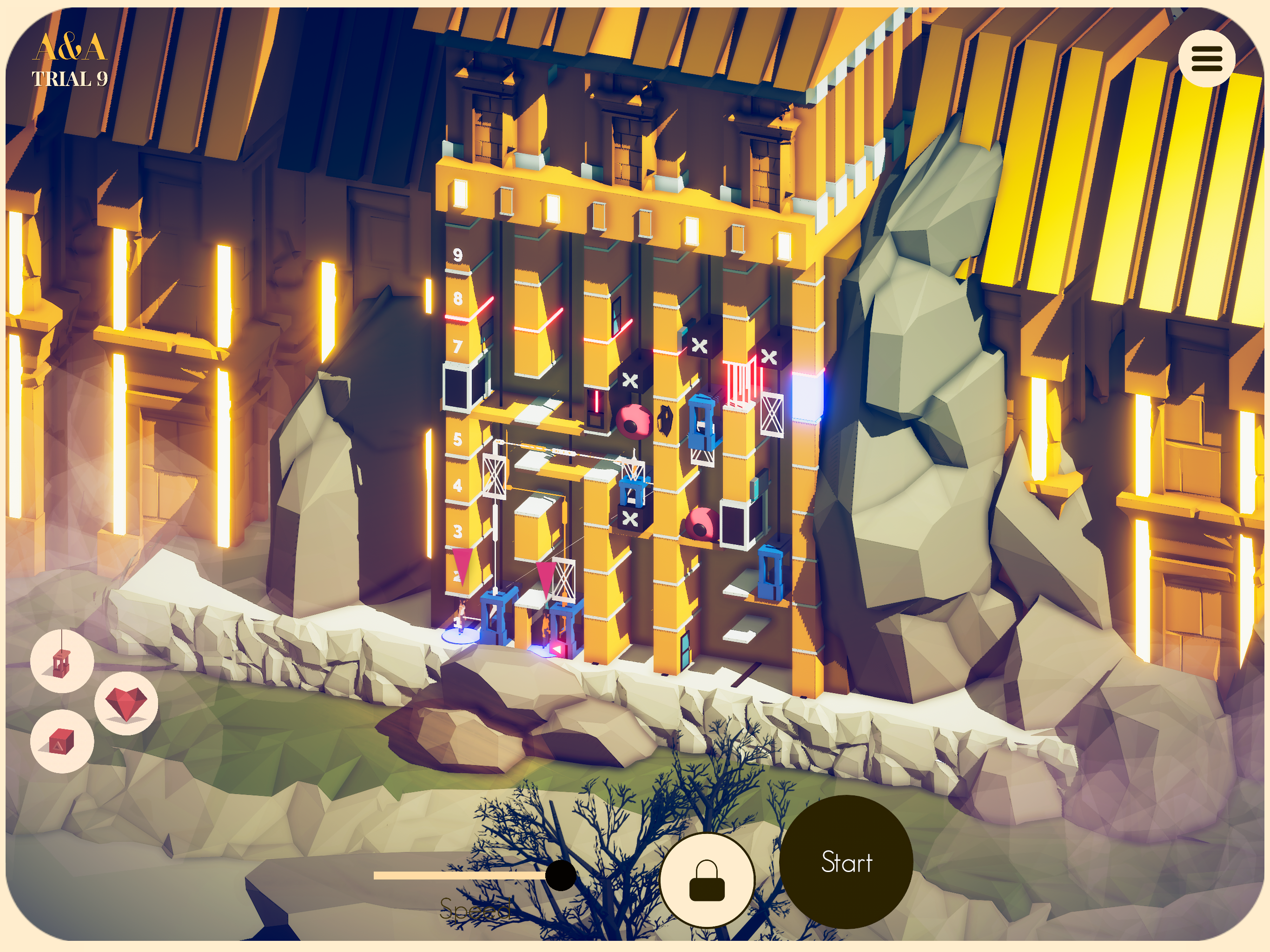Screen dimensions: 1270x952
Task: Click the Start button
Action: point(847,862)
